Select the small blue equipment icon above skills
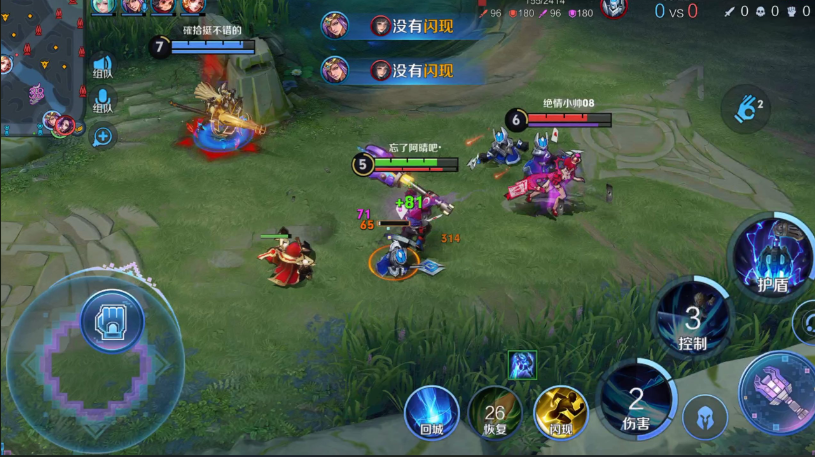This screenshot has width=815, height=457. (521, 365)
